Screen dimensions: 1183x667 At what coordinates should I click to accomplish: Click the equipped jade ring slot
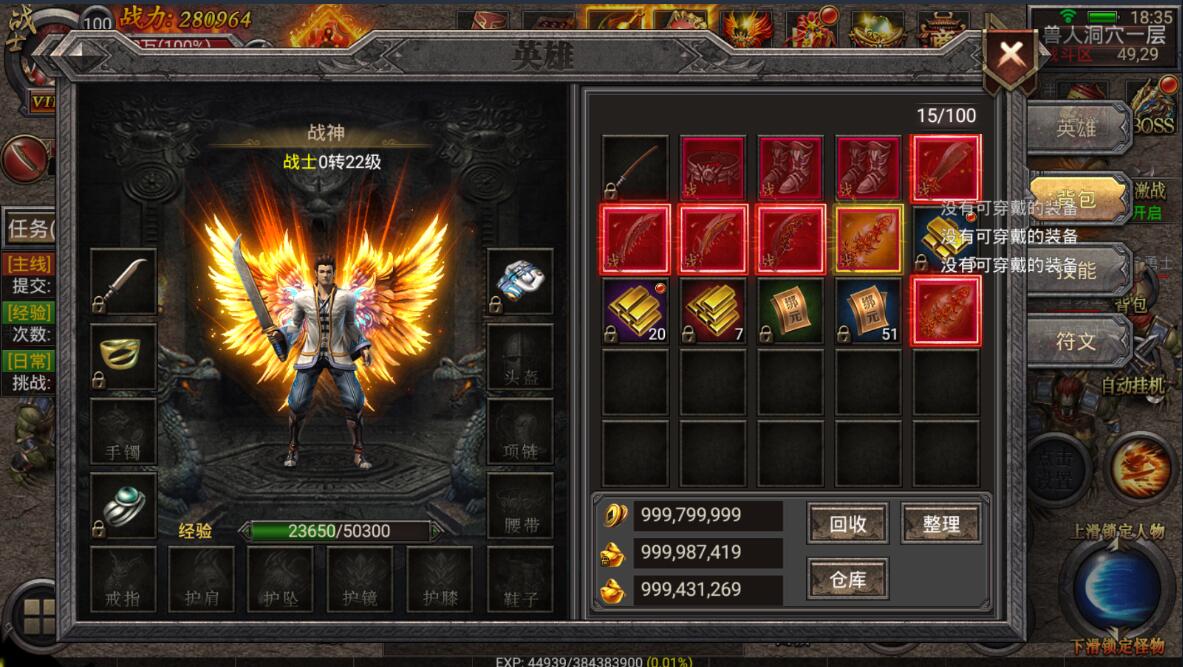pyautogui.click(x=124, y=506)
